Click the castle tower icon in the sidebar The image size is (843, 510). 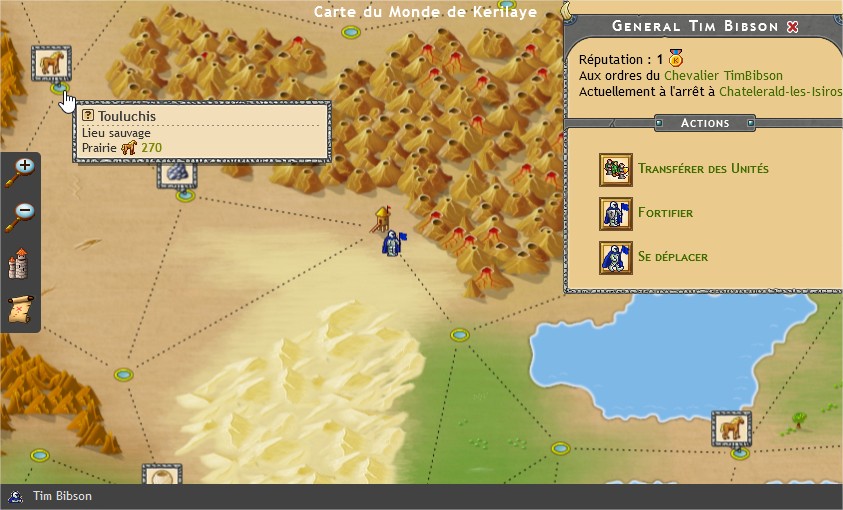20,264
